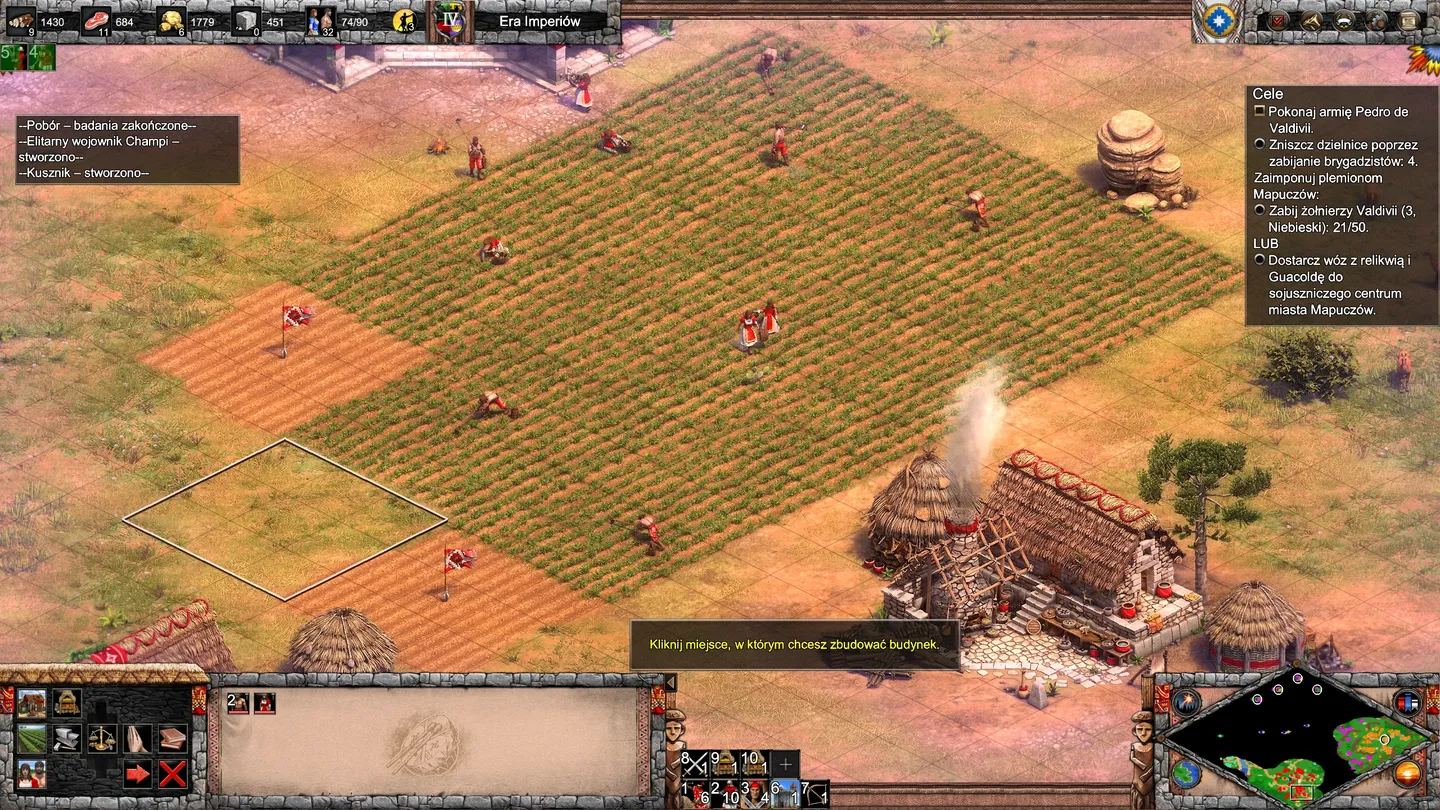Open settings with the gear icon
Image resolution: width=1440 pixels, height=810 pixels.
[1375, 19]
